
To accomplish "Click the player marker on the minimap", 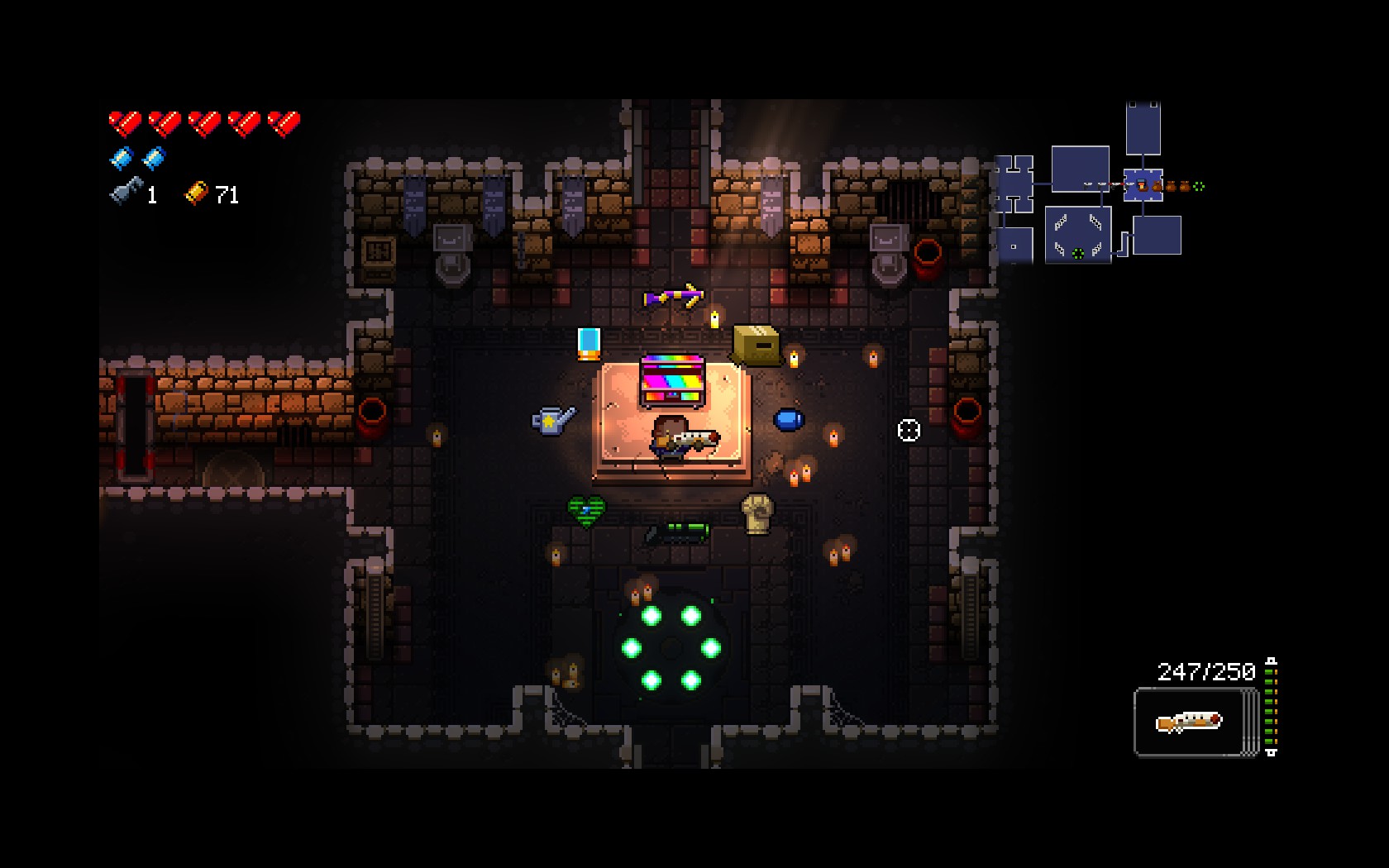I will (x=1141, y=184).
